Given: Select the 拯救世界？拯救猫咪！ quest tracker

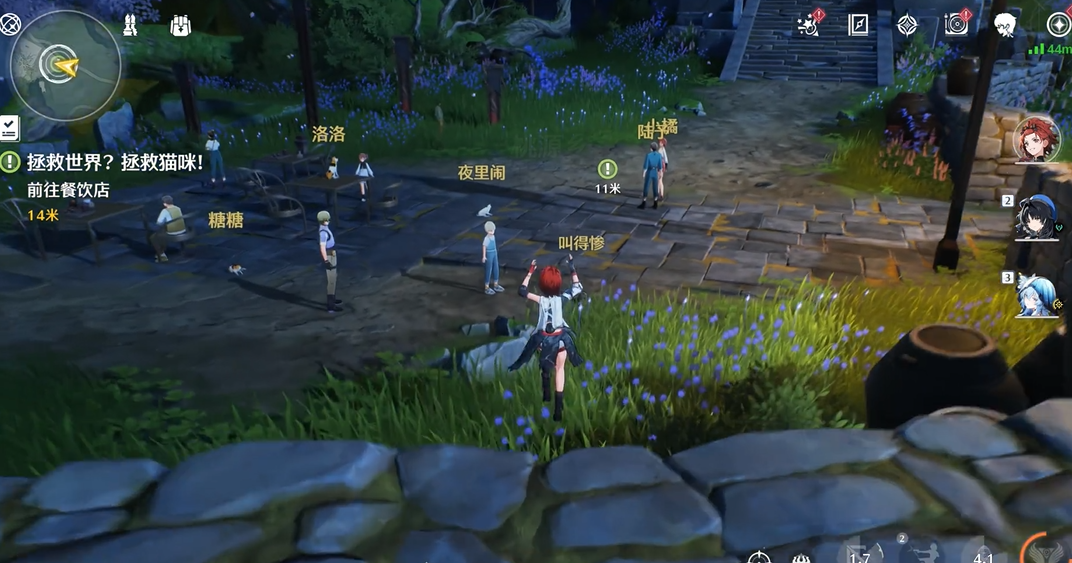Looking at the screenshot, I should 112,161.
